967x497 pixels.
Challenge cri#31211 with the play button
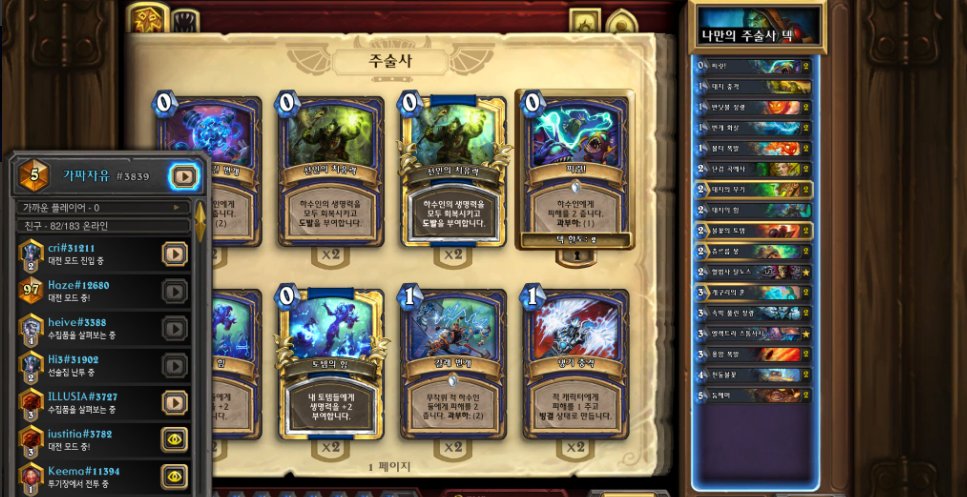(175, 254)
